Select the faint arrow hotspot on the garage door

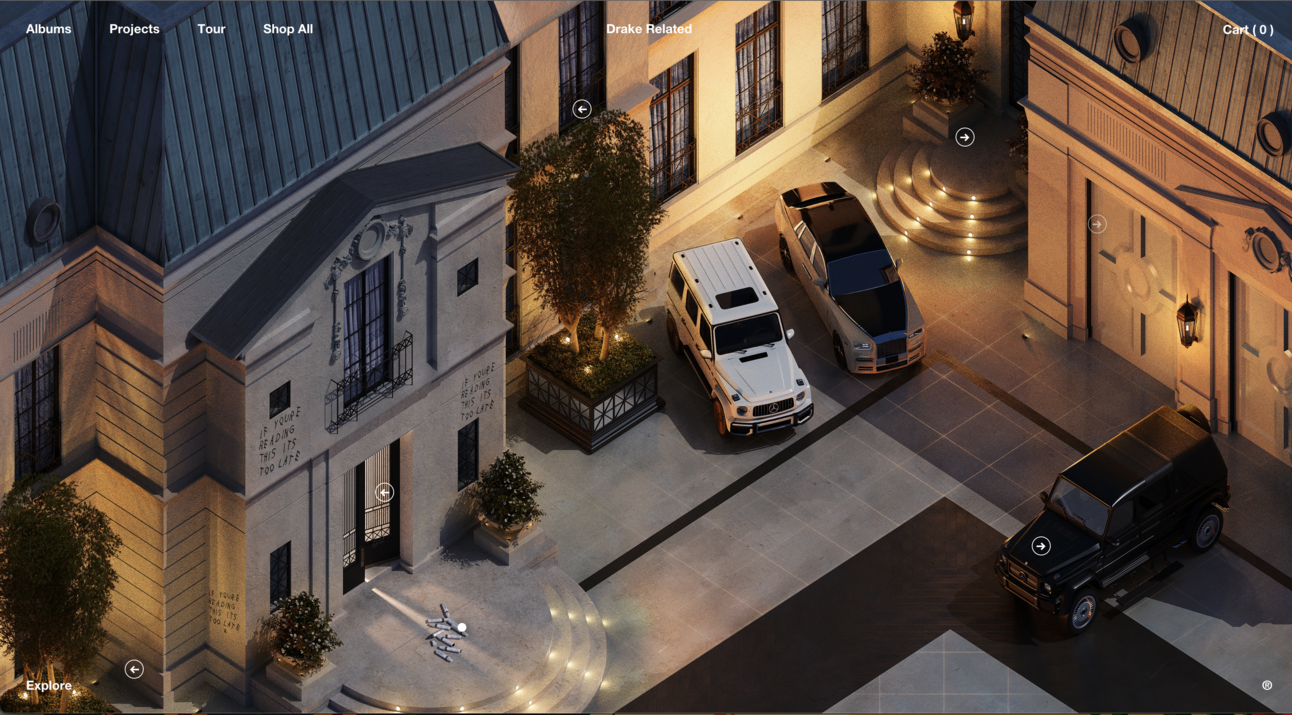[1097, 224]
